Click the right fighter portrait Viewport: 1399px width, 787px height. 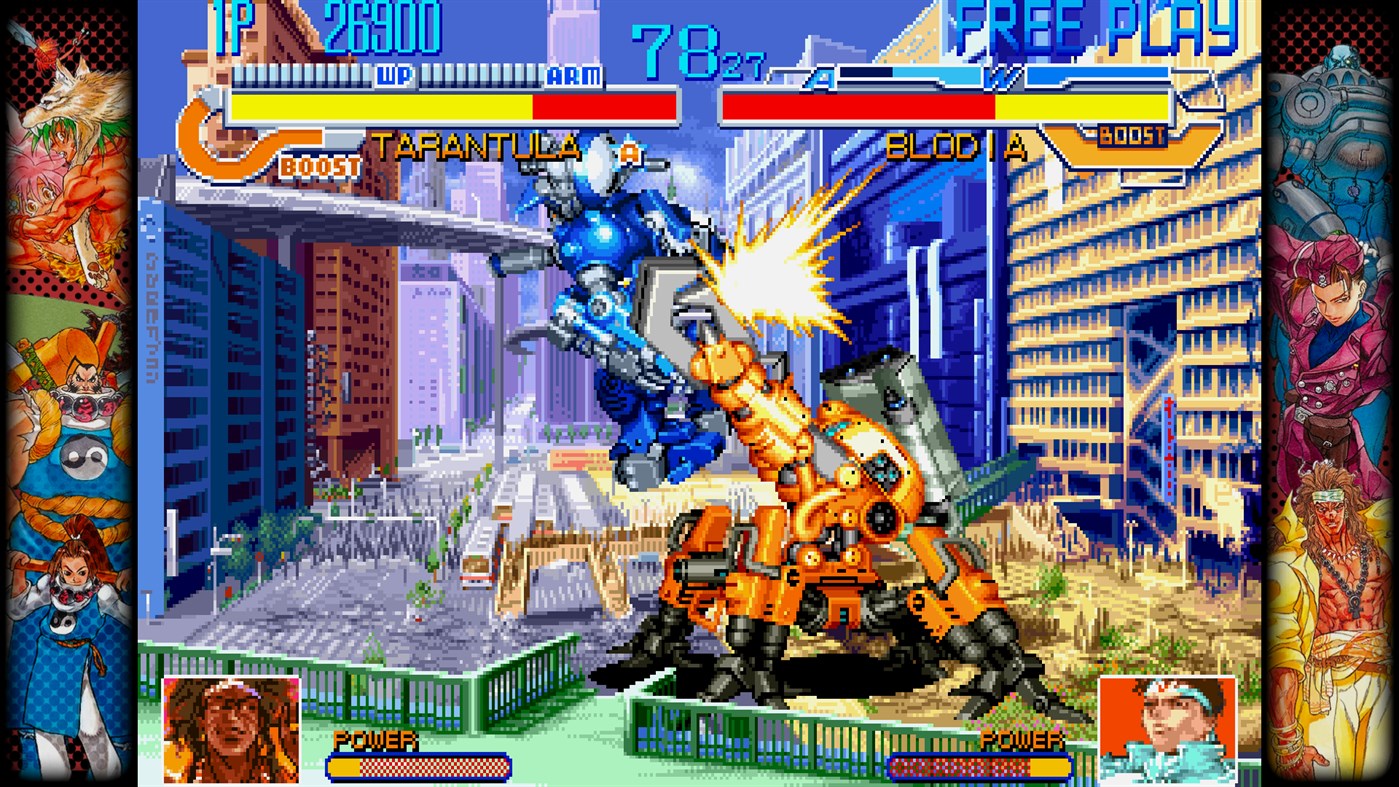coord(1167,727)
